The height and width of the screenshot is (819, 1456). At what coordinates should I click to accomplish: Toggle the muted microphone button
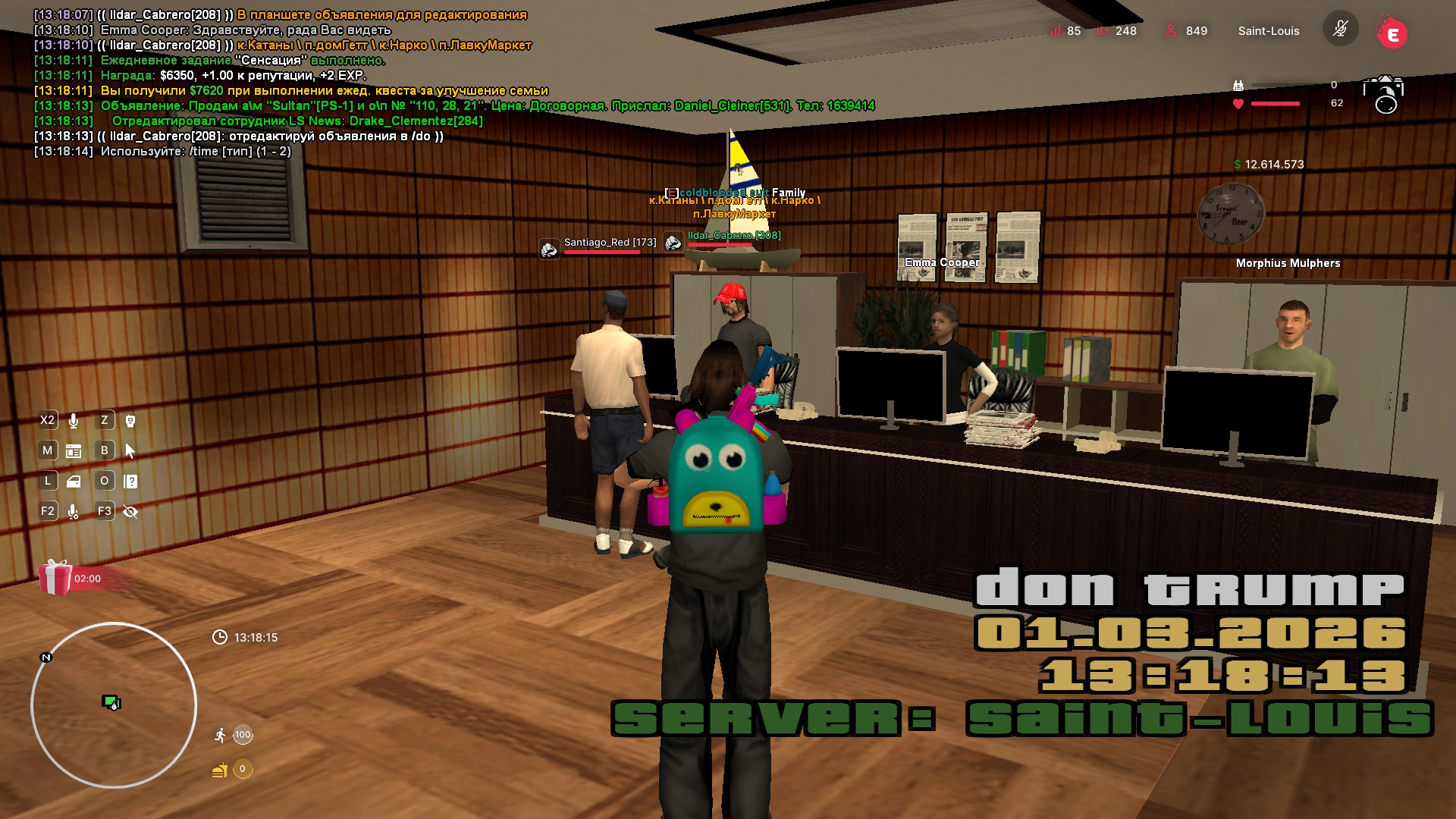(1340, 30)
